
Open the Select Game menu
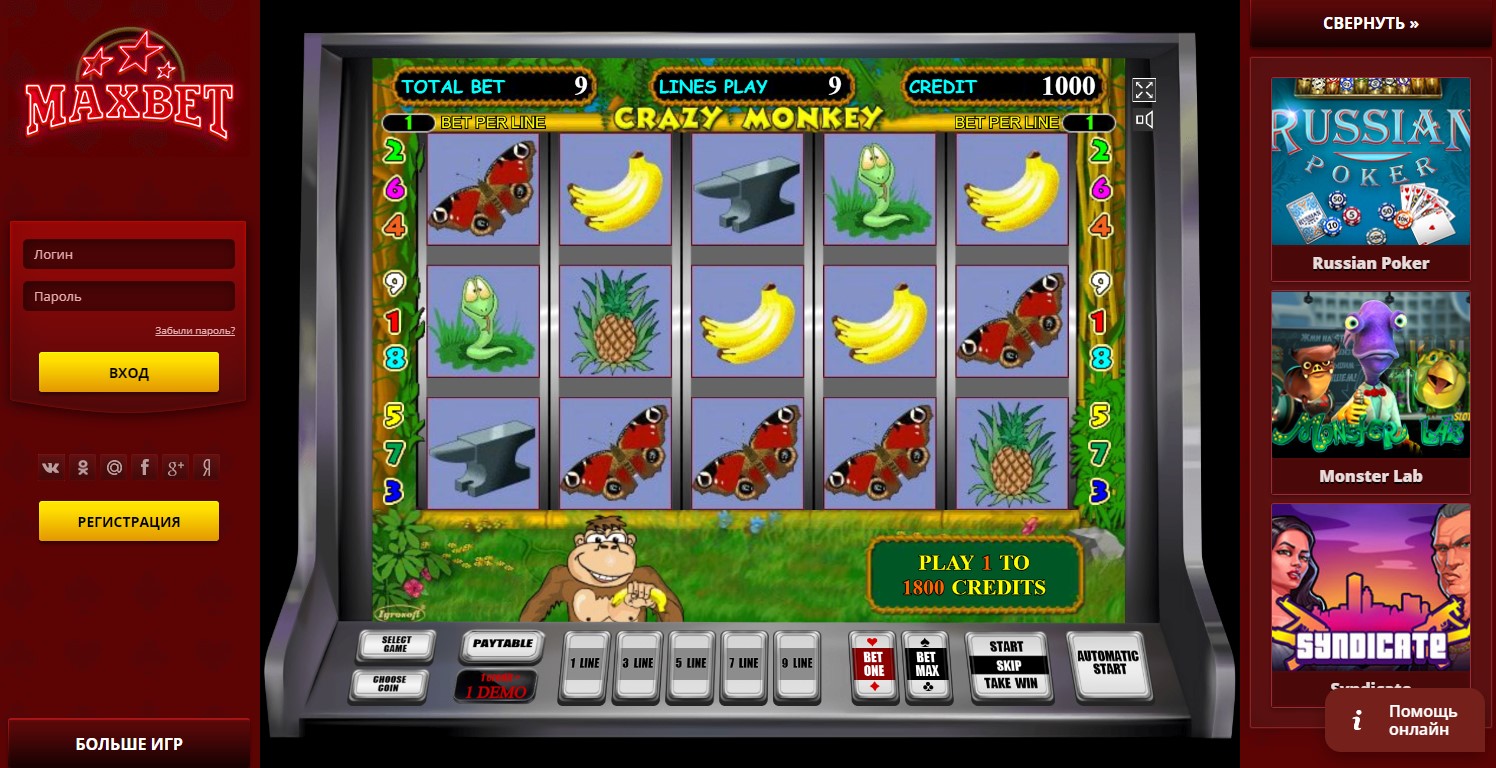[396, 645]
